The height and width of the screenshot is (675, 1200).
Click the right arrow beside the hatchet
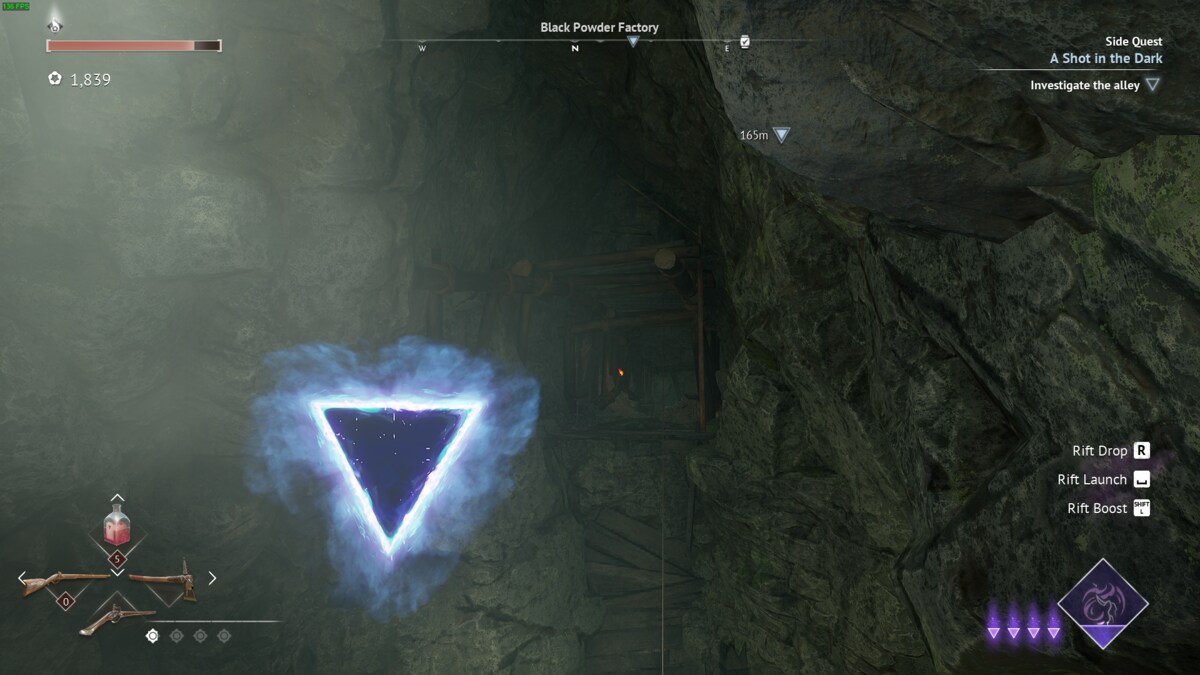[x=212, y=578]
